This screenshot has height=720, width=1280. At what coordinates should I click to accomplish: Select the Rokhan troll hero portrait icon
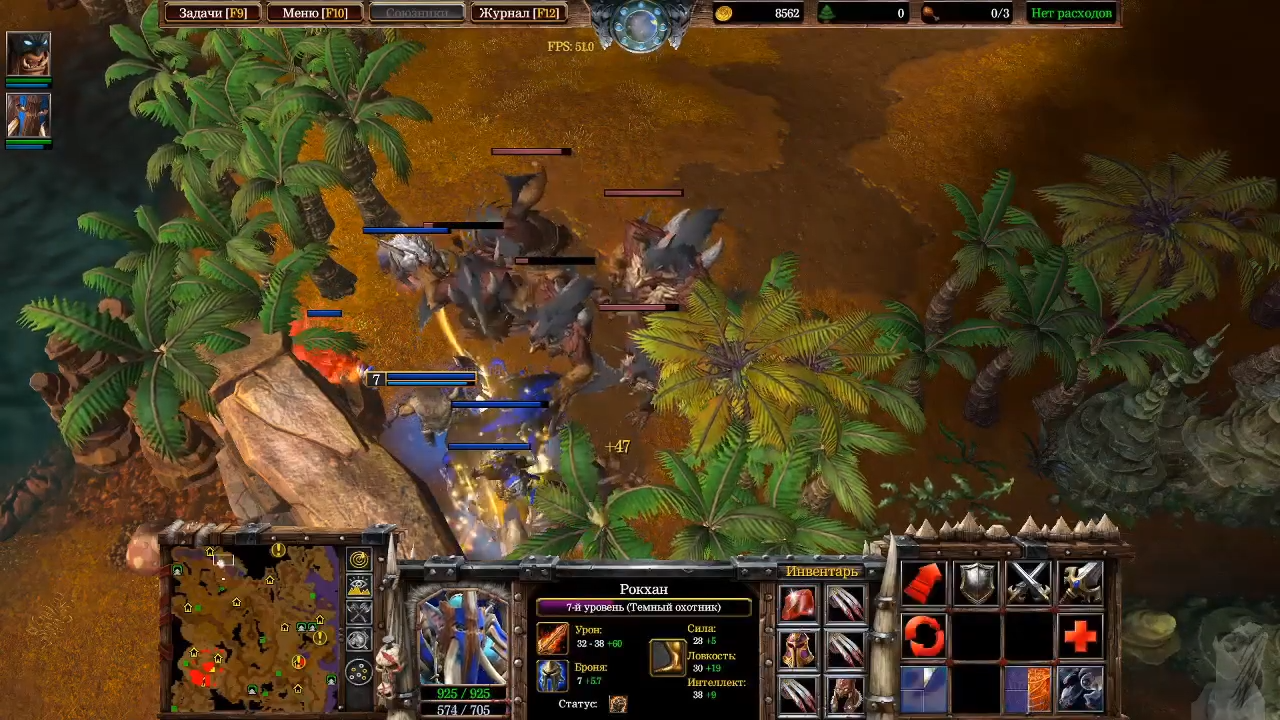tap(28, 115)
